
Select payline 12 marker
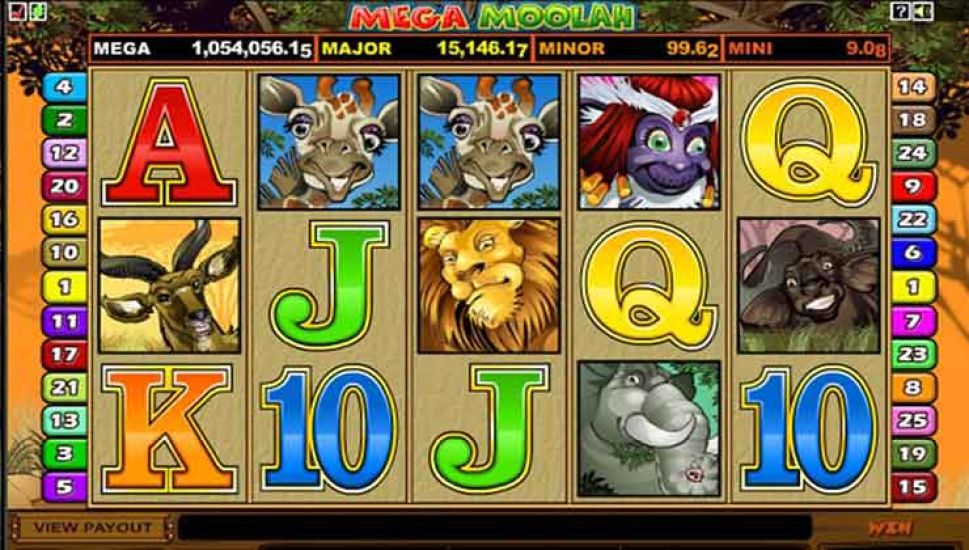point(64,153)
